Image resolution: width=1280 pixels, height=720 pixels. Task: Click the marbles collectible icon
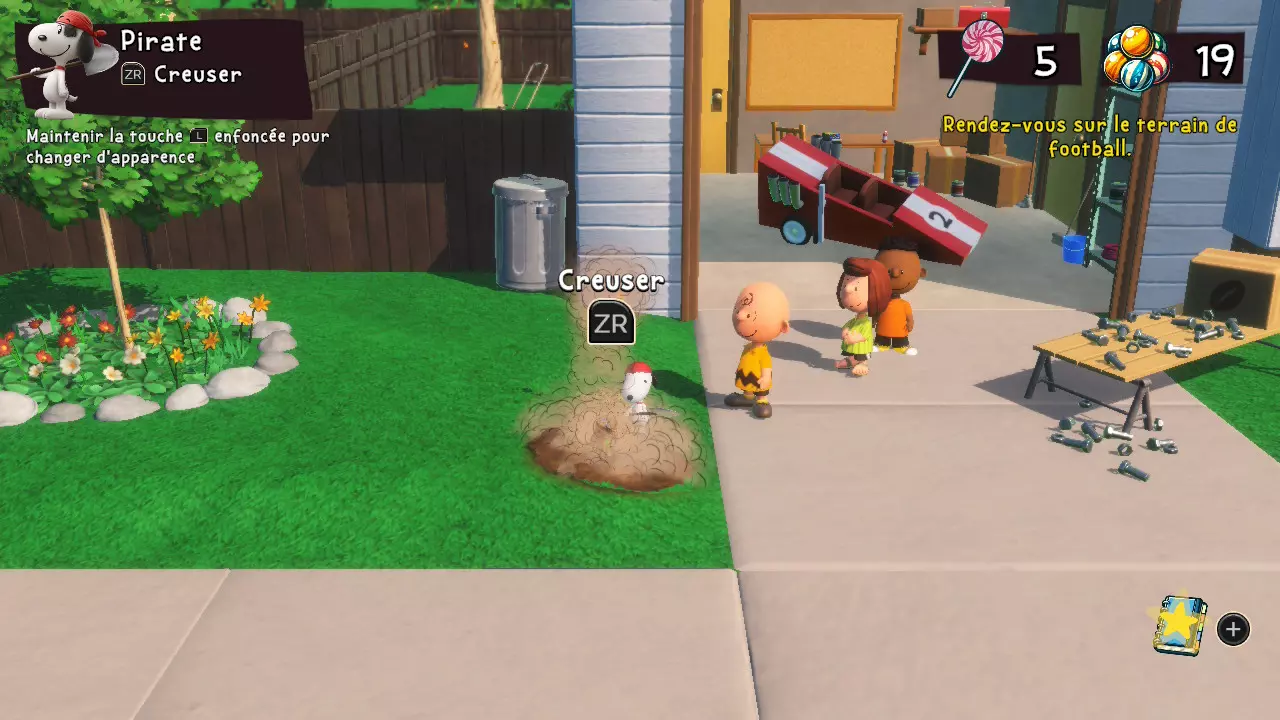pos(1135,59)
